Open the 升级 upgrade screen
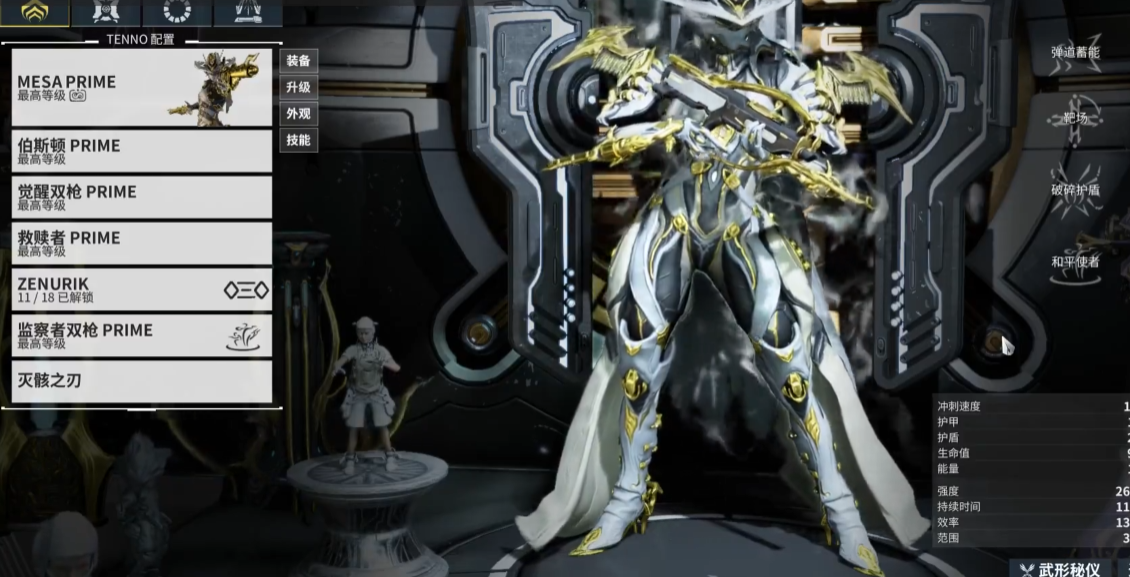This screenshot has width=1130, height=577. click(x=298, y=88)
